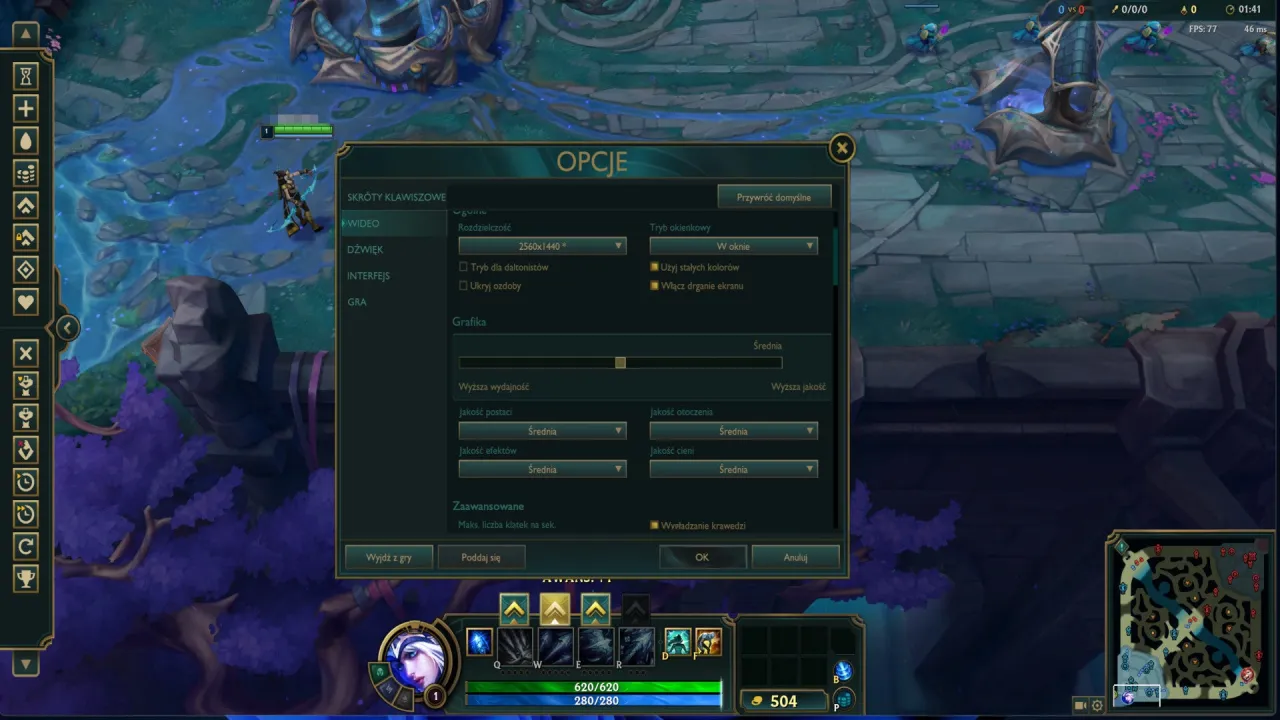Enable the Tryb dla daltonistów checkbox
Viewport: 1280px width, 720px height.
click(464, 266)
